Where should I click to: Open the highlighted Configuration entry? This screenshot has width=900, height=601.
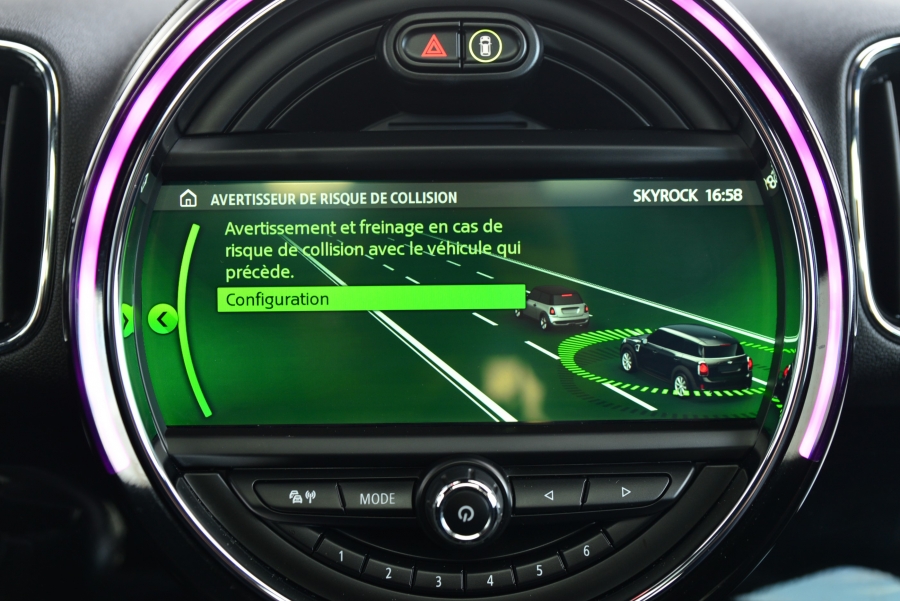coord(370,298)
